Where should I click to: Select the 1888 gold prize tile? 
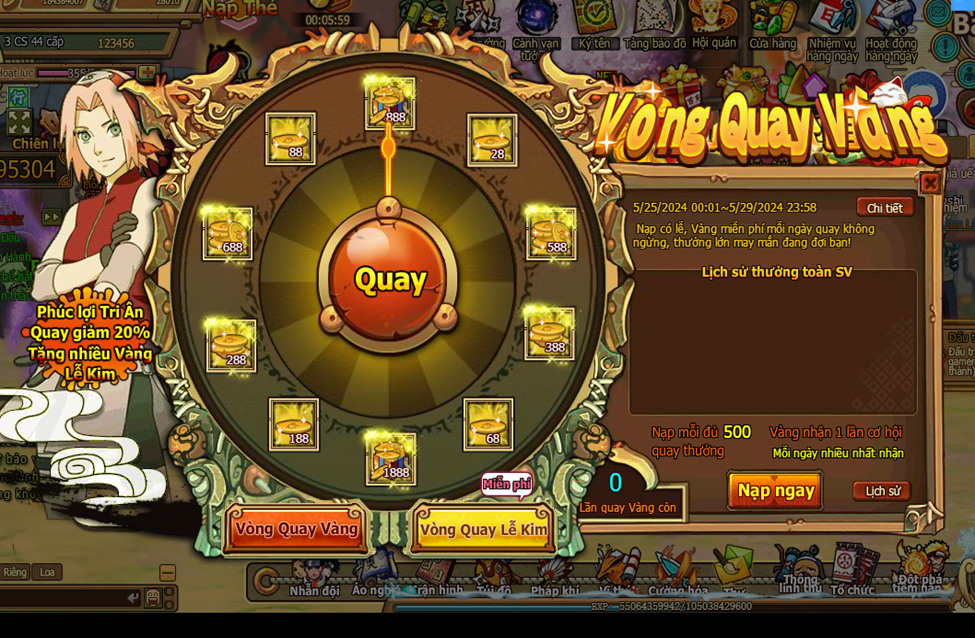[x=390, y=458]
